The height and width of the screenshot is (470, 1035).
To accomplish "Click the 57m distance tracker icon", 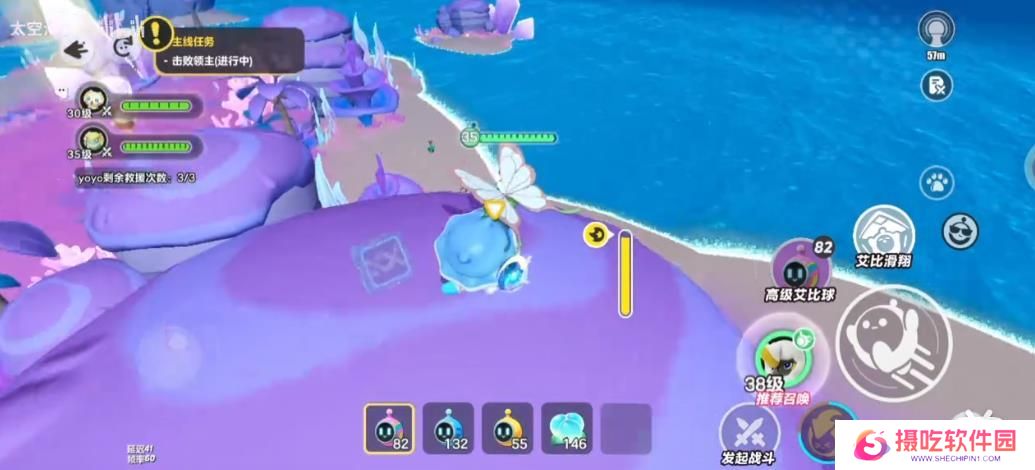I will pos(937,30).
